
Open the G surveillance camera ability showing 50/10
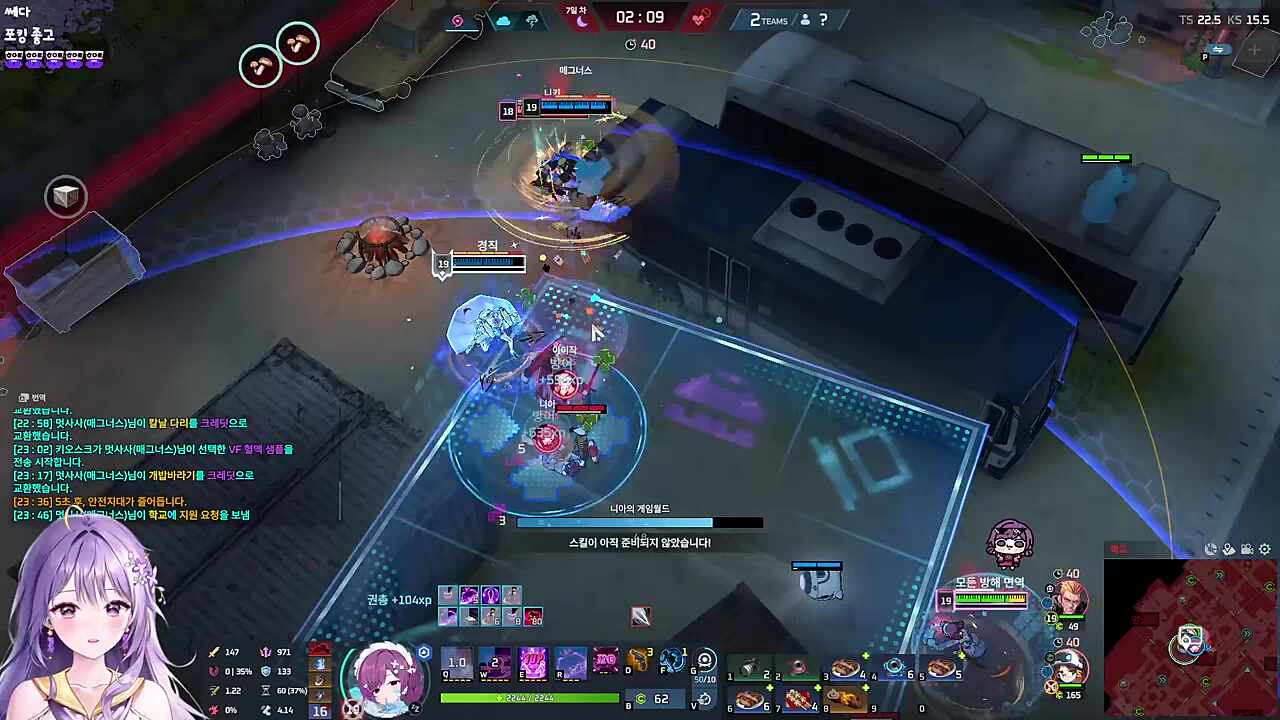705,660
